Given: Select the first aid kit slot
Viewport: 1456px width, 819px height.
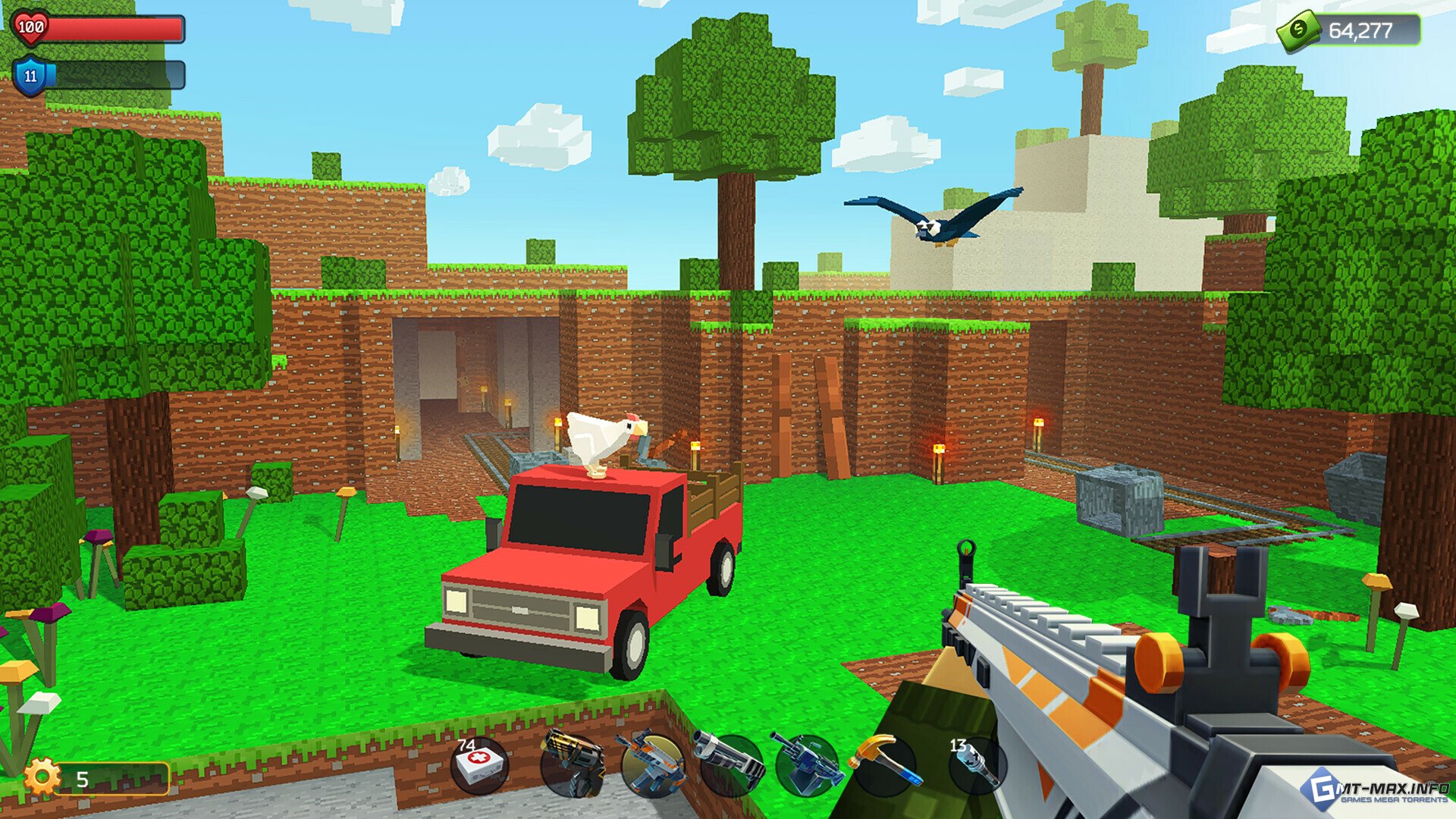Looking at the screenshot, I should coord(480,766).
